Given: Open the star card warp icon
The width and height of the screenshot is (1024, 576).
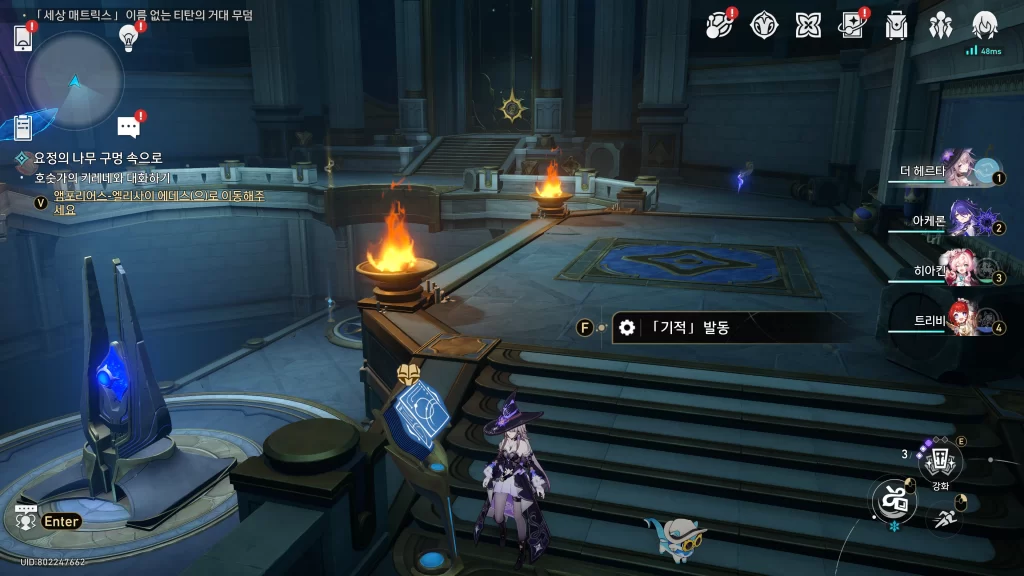Looking at the screenshot, I should point(852,25).
